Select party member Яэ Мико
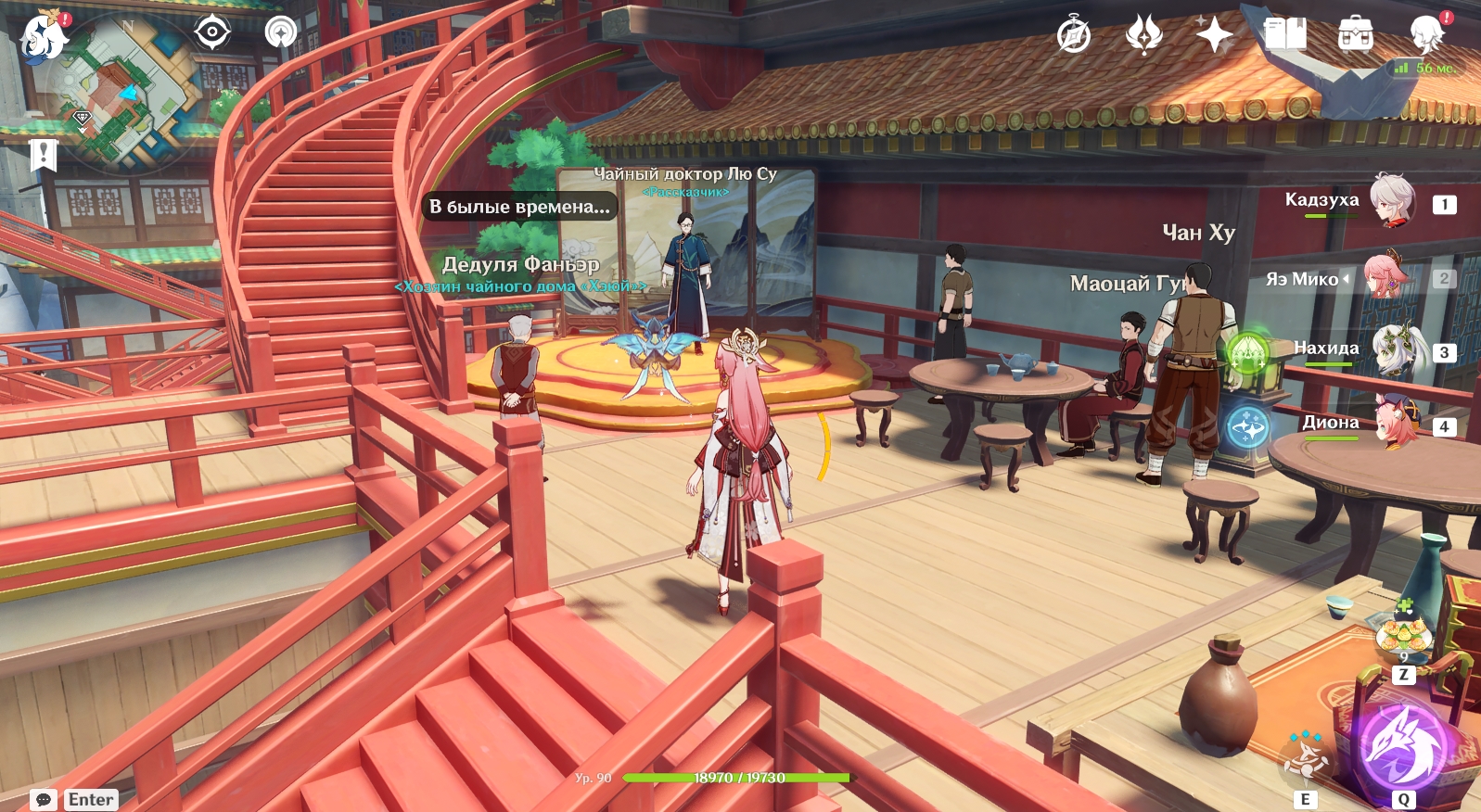 point(1386,276)
